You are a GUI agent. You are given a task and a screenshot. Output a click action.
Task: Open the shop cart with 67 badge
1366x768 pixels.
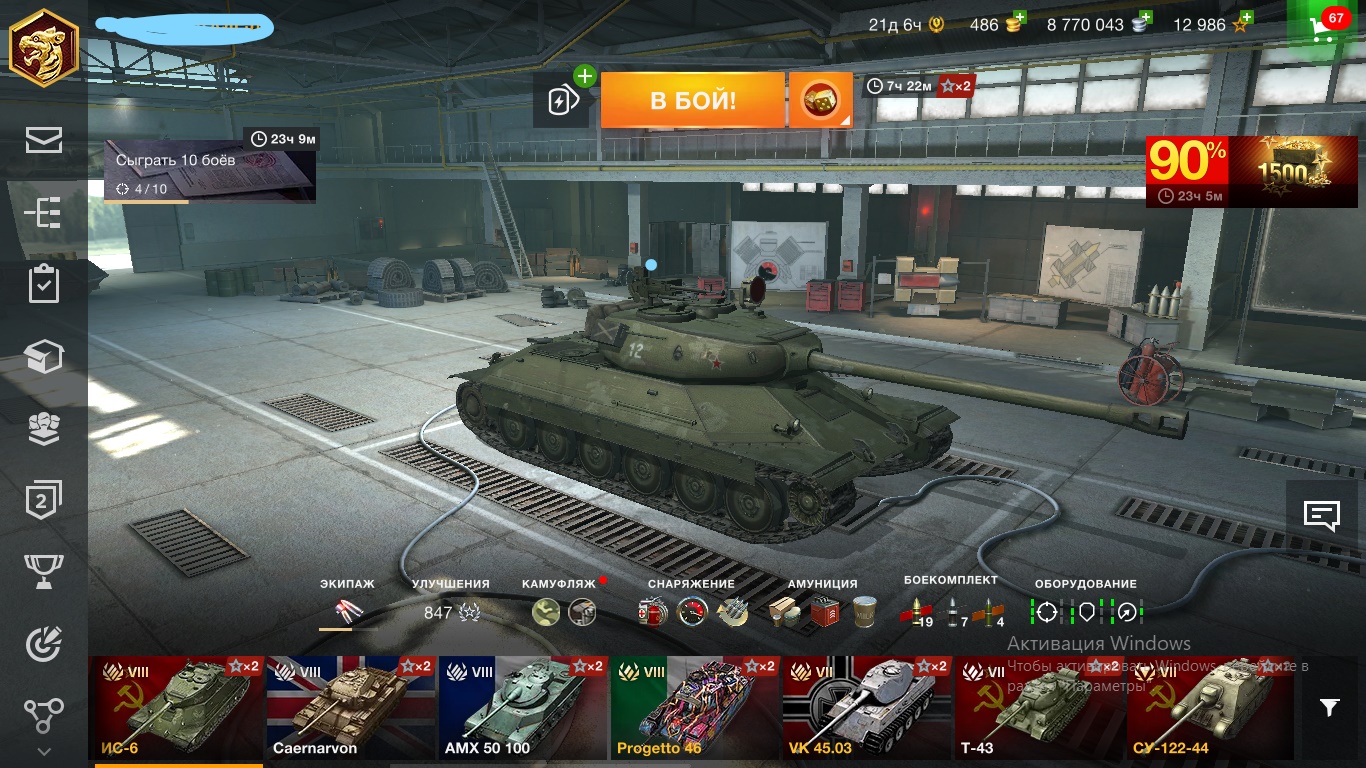[1326, 26]
